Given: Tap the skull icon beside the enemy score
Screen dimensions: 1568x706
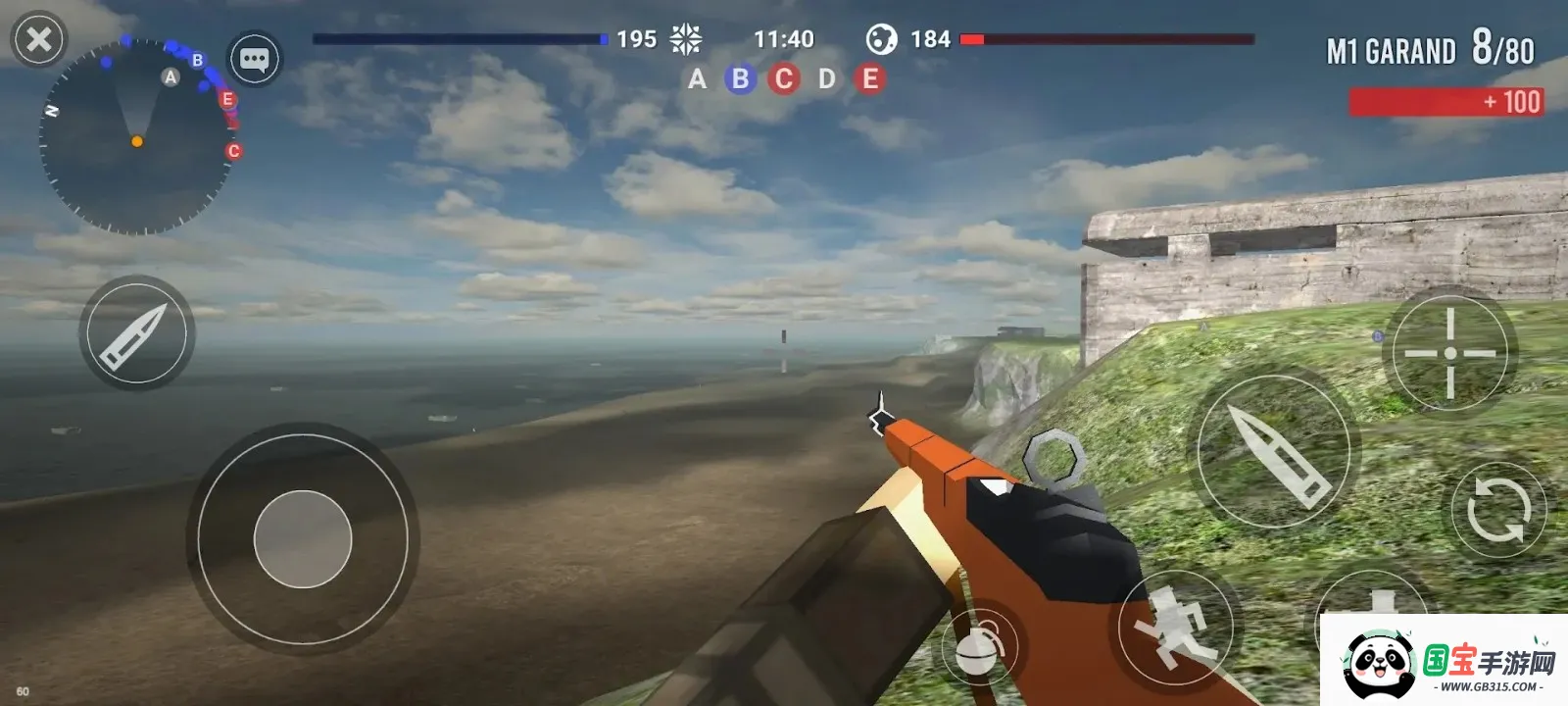Looking at the screenshot, I should 883,39.
